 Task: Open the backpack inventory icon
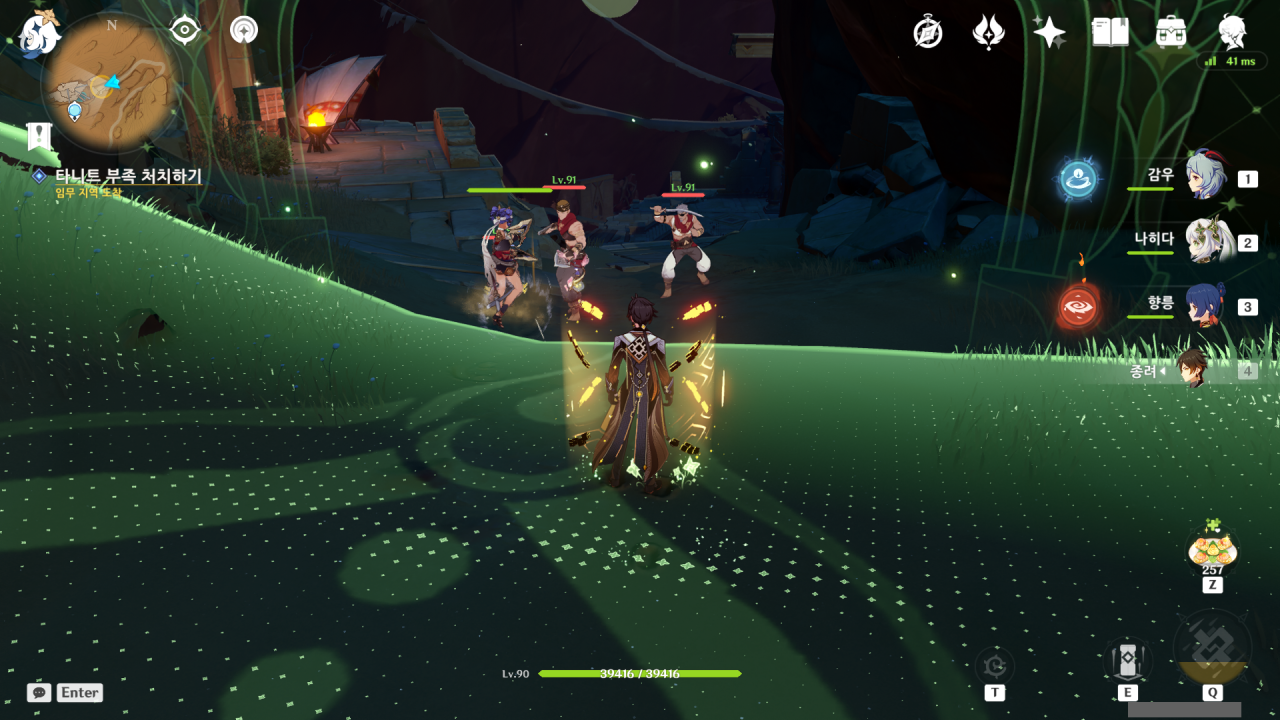click(1171, 33)
